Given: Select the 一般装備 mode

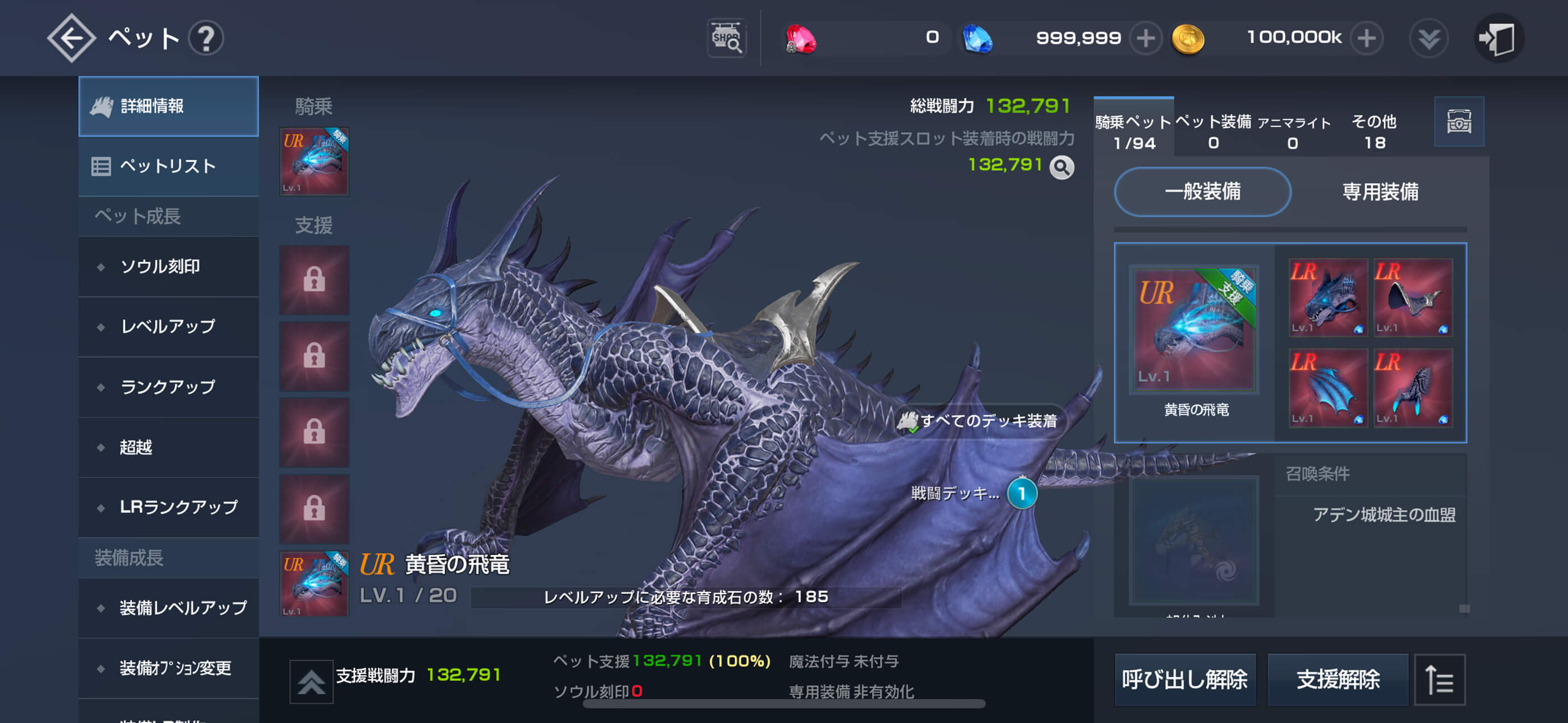Looking at the screenshot, I should coord(1202,192).
